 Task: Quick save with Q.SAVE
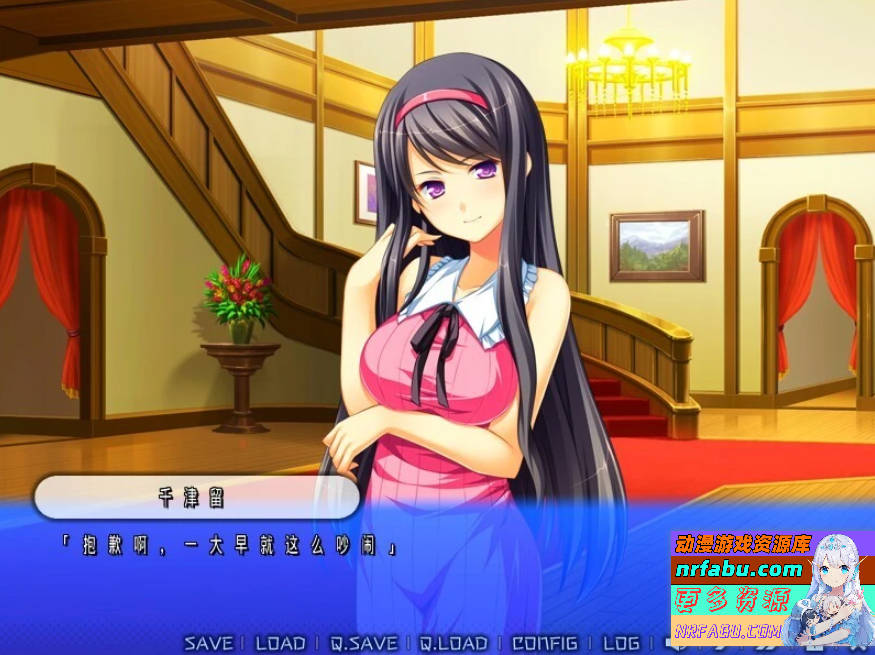click(363, 643)
